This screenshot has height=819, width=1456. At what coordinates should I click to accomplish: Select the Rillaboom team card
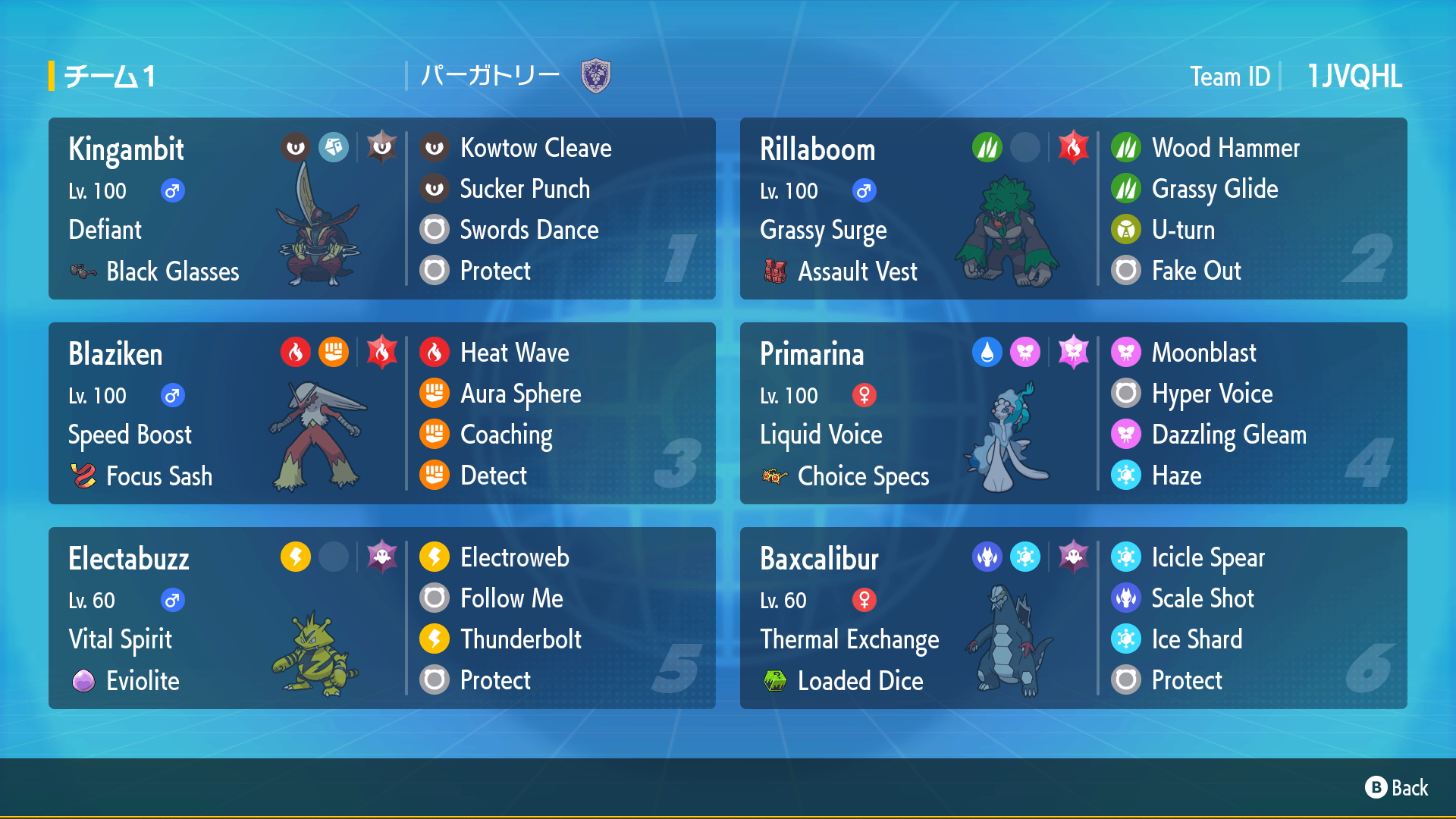coord(1073,209)
